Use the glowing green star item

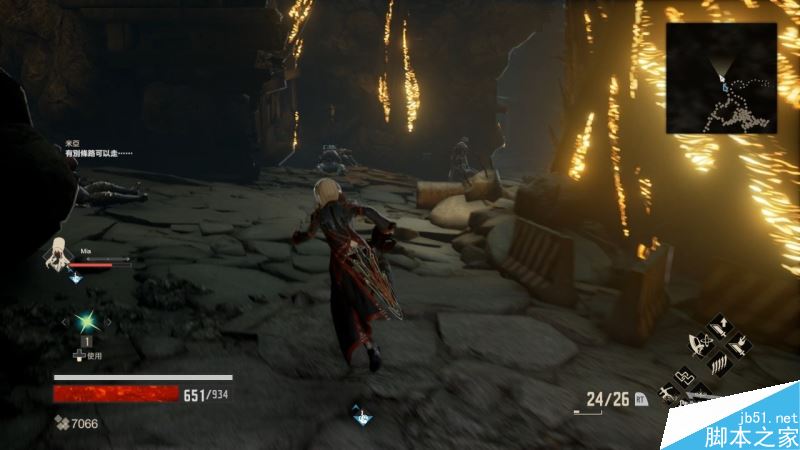(87, 322)
